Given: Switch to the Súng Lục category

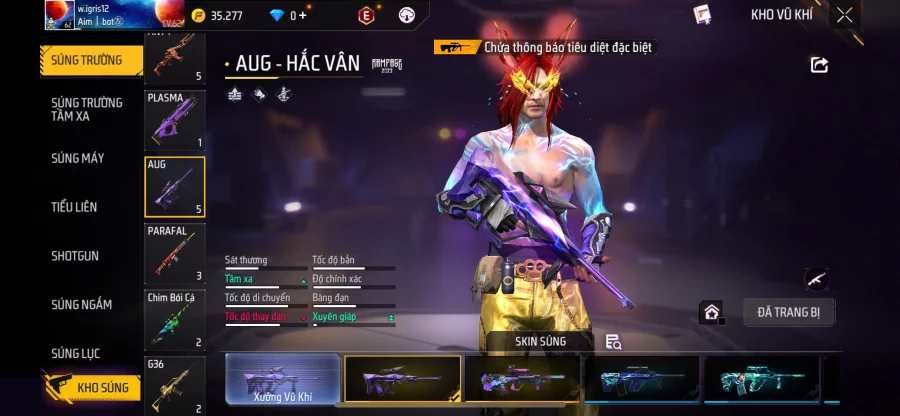Looking at the screenshot, I should tap(76, 353).
